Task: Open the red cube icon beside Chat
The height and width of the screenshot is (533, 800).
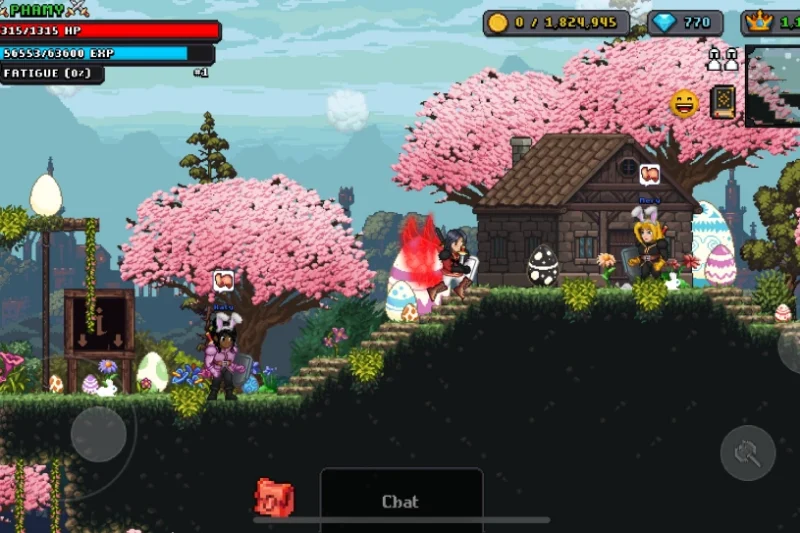Action: tap(273, 497)
